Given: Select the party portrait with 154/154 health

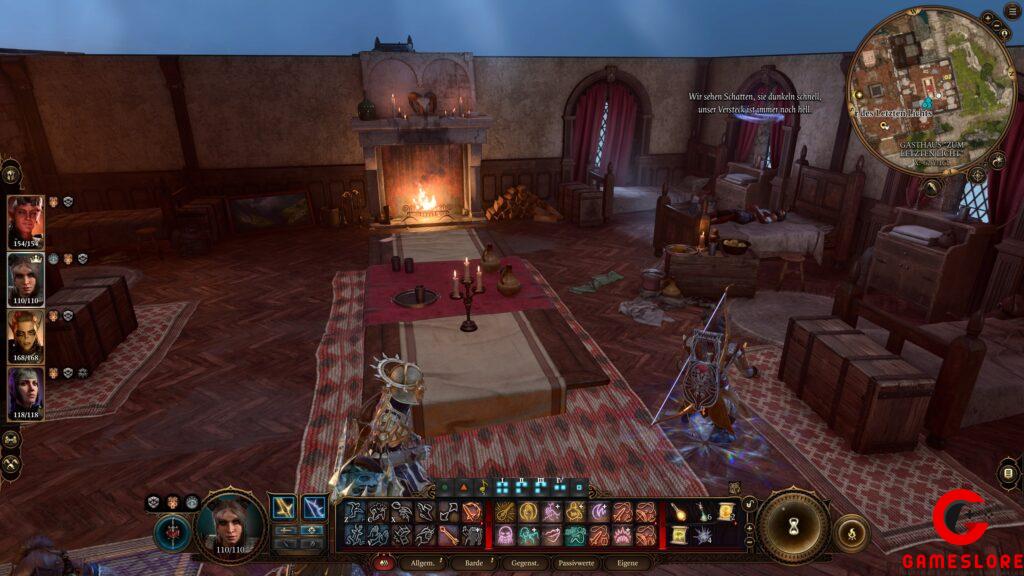Looking at the screenshot, I should (x=26, y=219).
